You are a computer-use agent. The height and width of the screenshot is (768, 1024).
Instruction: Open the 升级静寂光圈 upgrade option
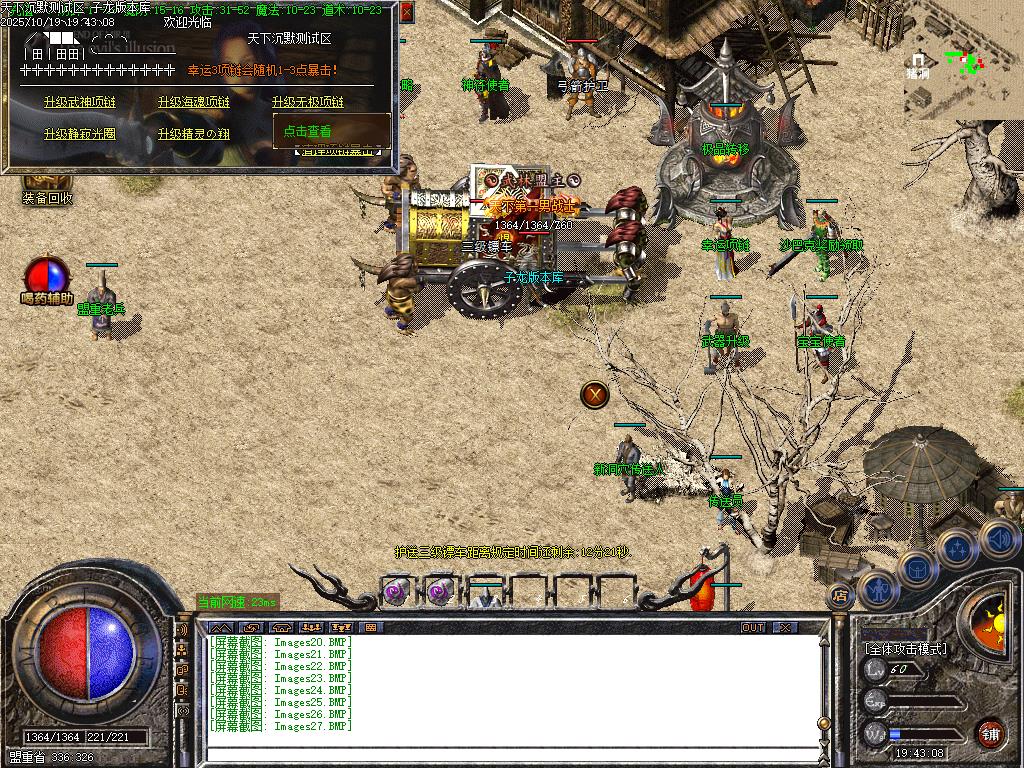80,133
